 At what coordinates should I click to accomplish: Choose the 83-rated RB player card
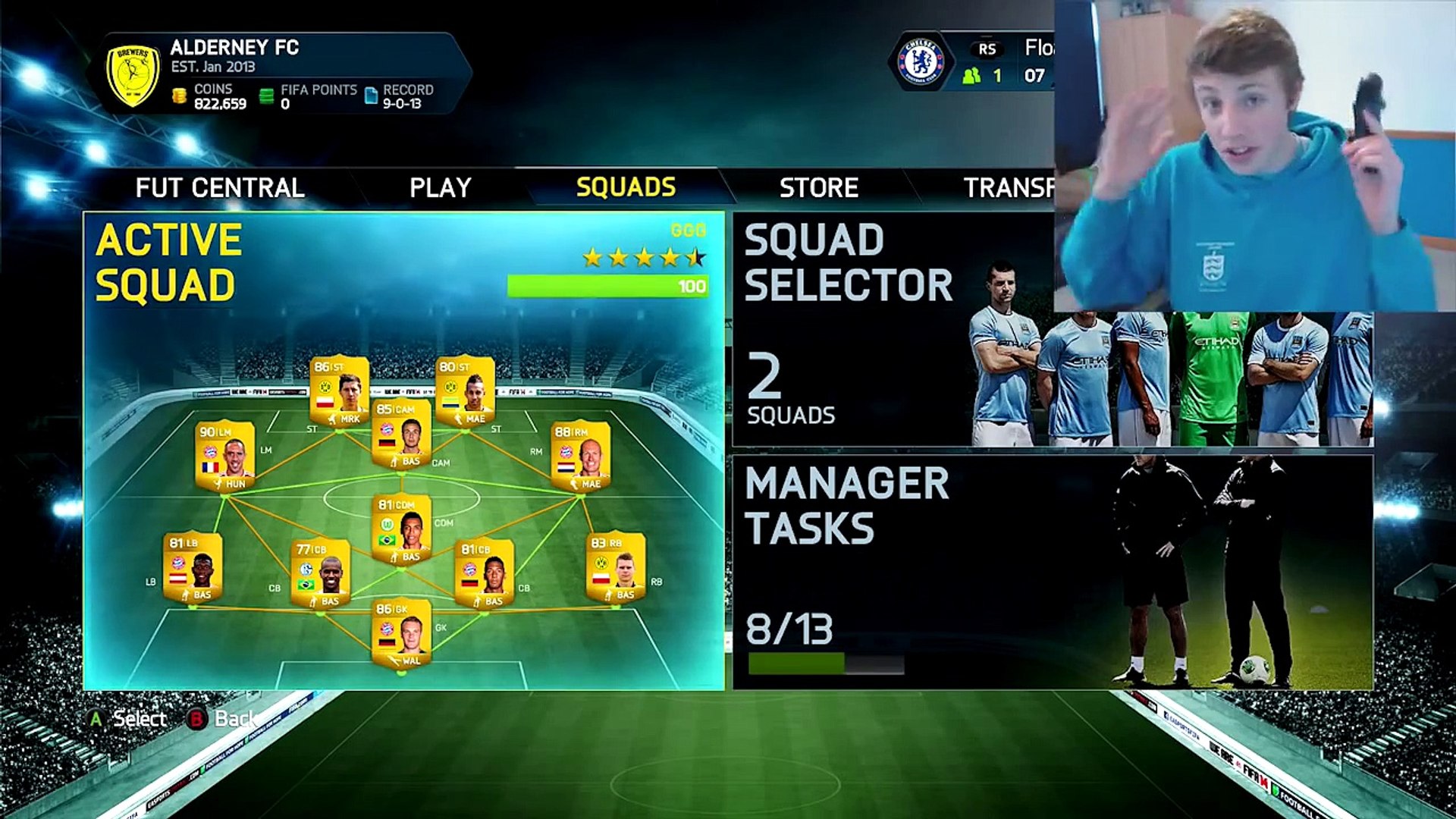(x=615, y=568)
